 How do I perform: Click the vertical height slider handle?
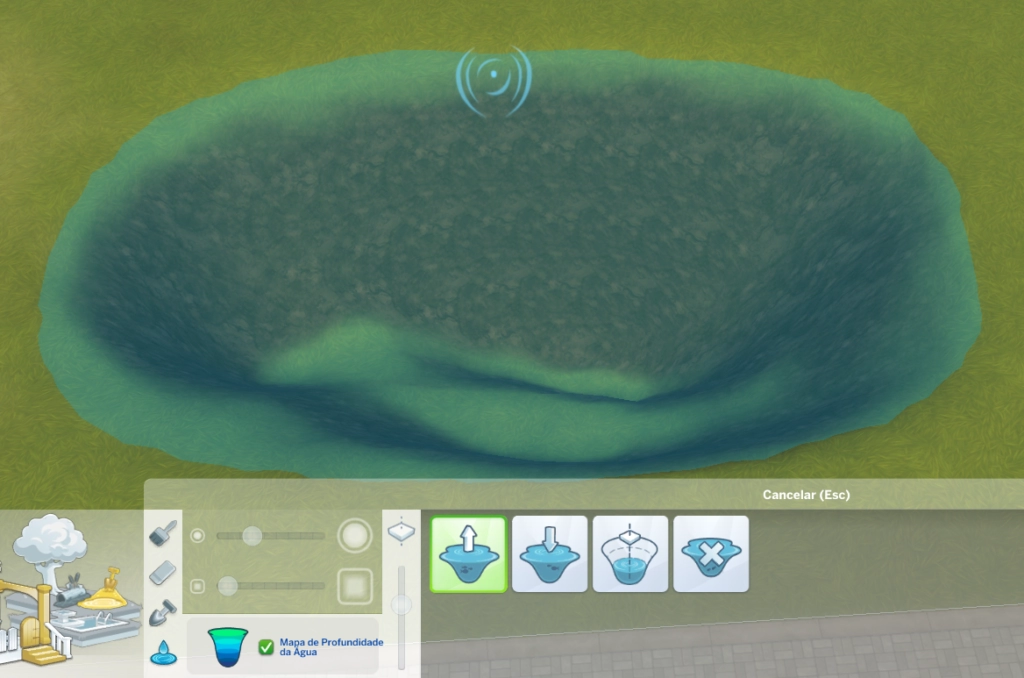click(x=402, y=604)
